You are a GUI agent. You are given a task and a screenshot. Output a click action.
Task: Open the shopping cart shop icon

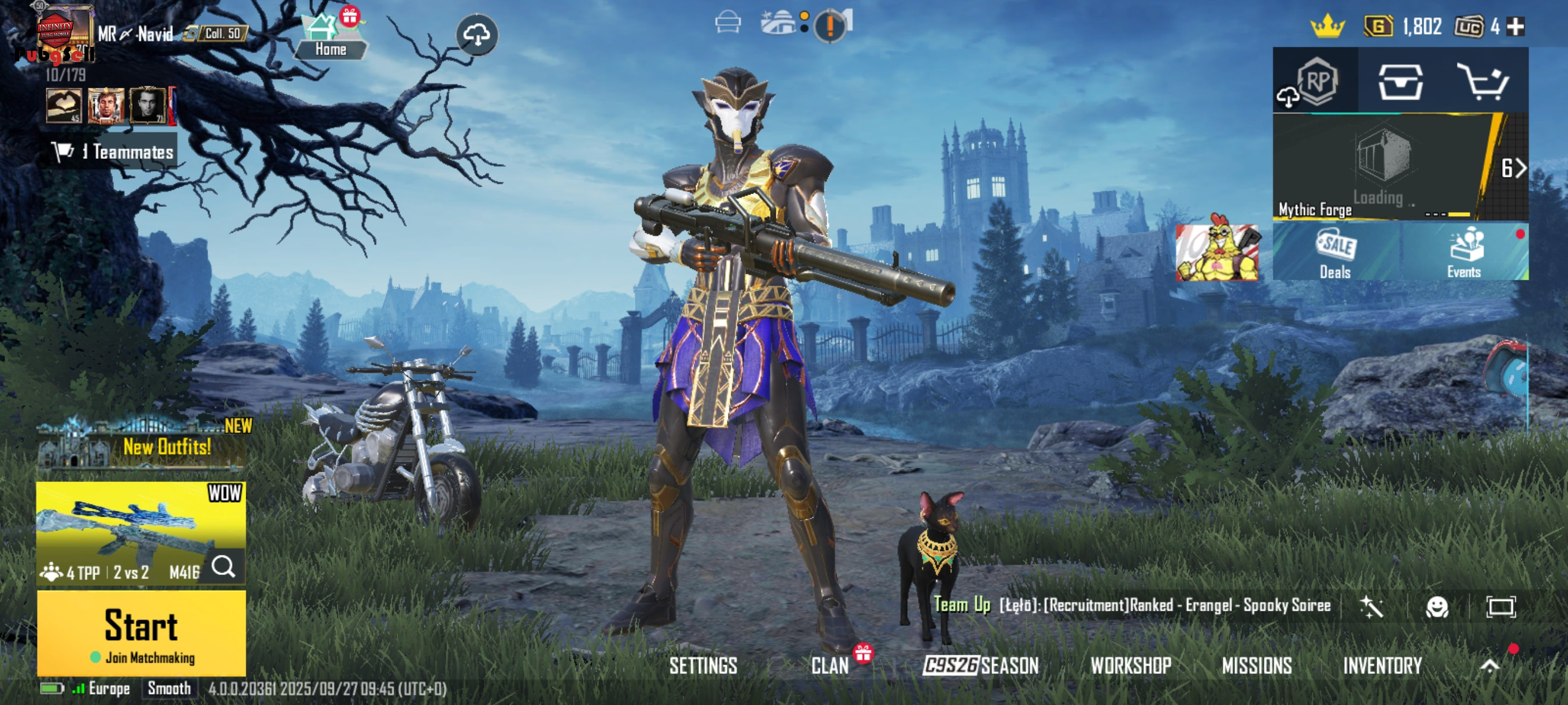click(1483, 81)
